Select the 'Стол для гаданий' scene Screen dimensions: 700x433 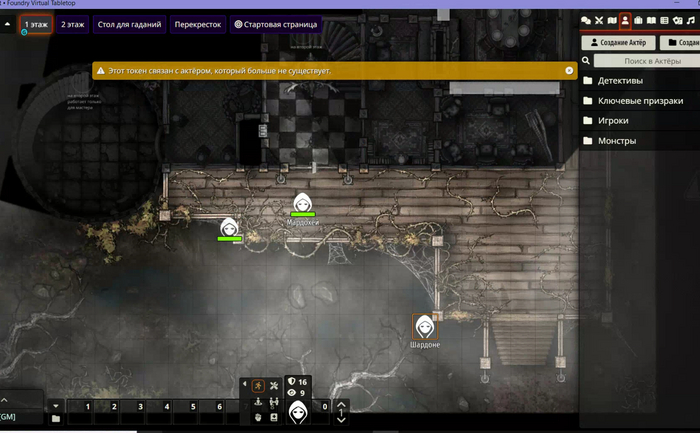(127, 23)
